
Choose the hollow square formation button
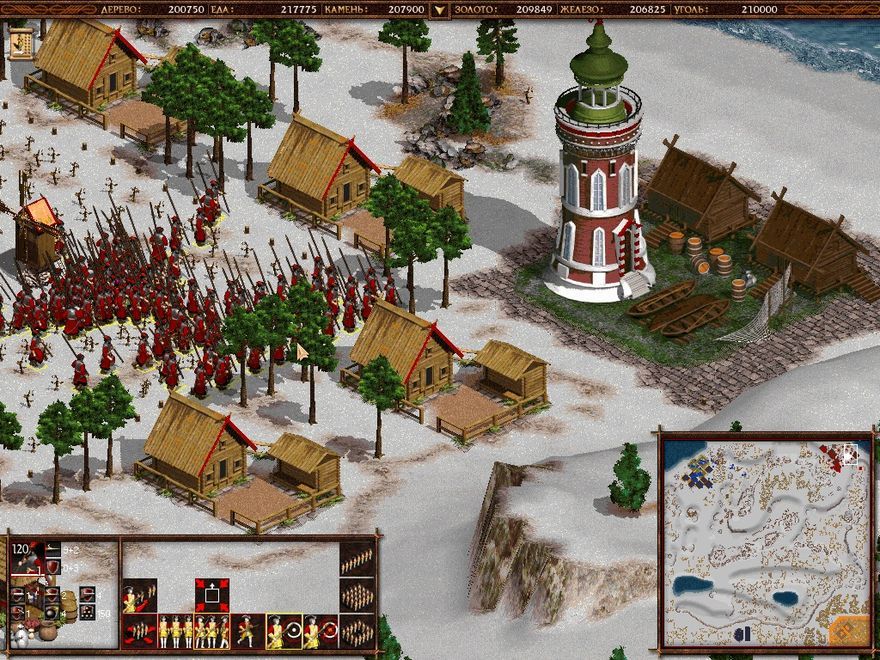[357, 631]
